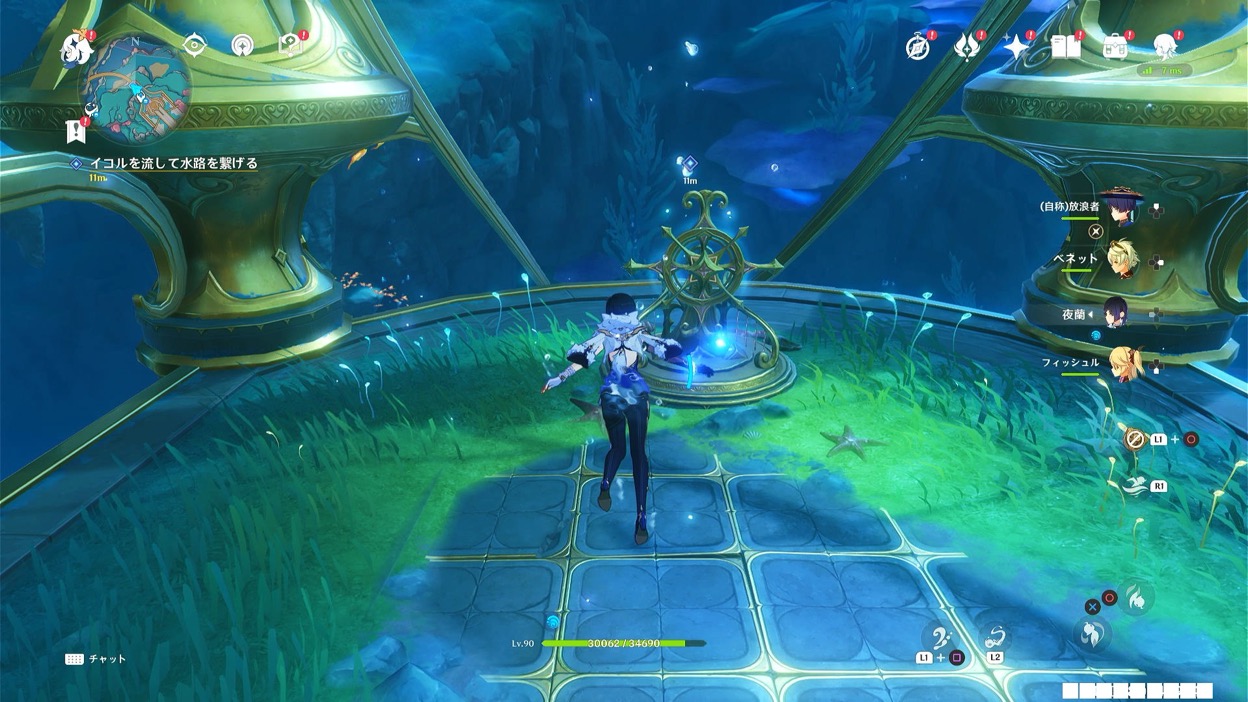Use the round gadget icon with slash
Screen dimensions: 1248x702
[1134, 438]
